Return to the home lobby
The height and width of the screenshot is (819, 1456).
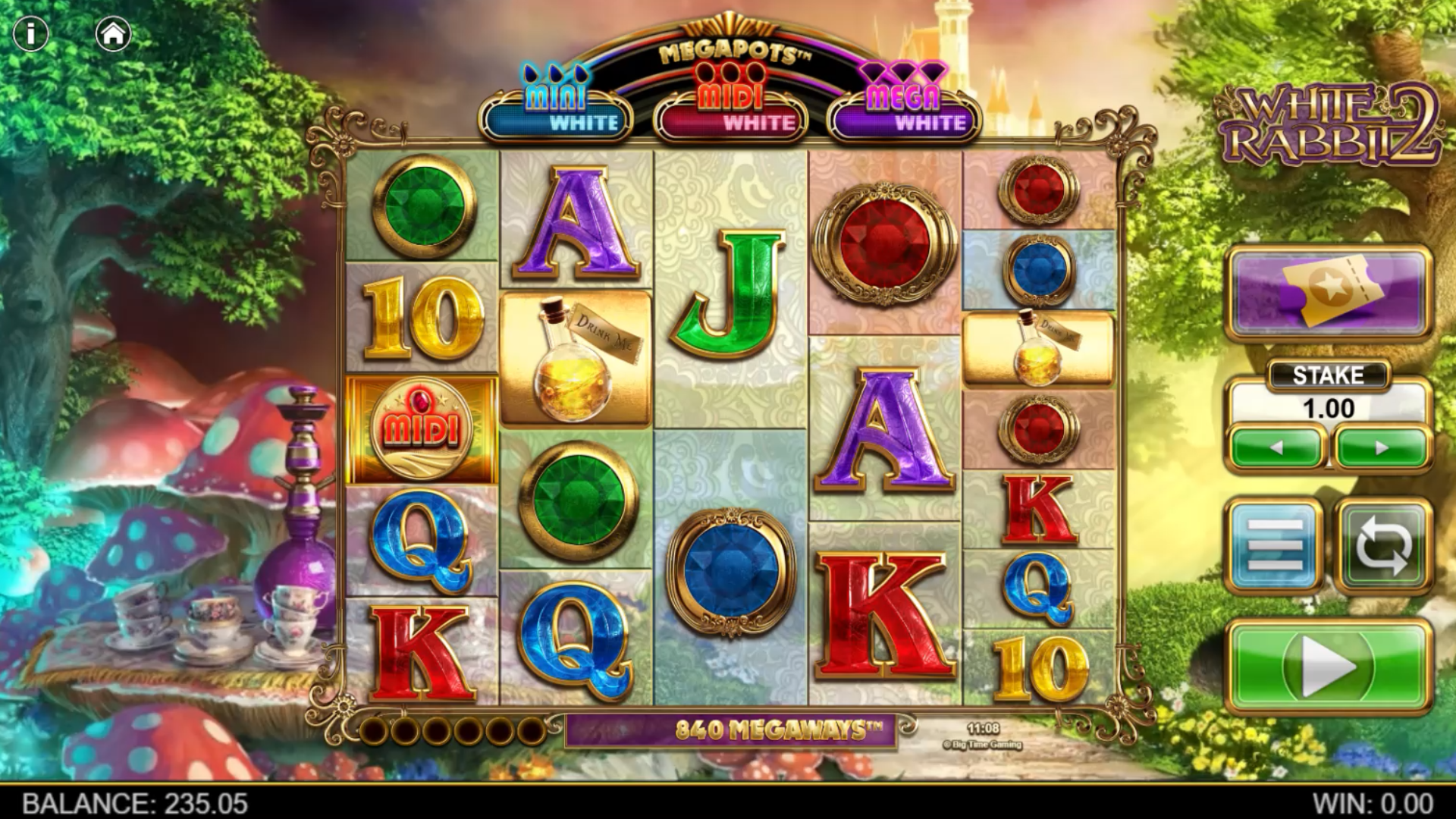coord(114,34)
